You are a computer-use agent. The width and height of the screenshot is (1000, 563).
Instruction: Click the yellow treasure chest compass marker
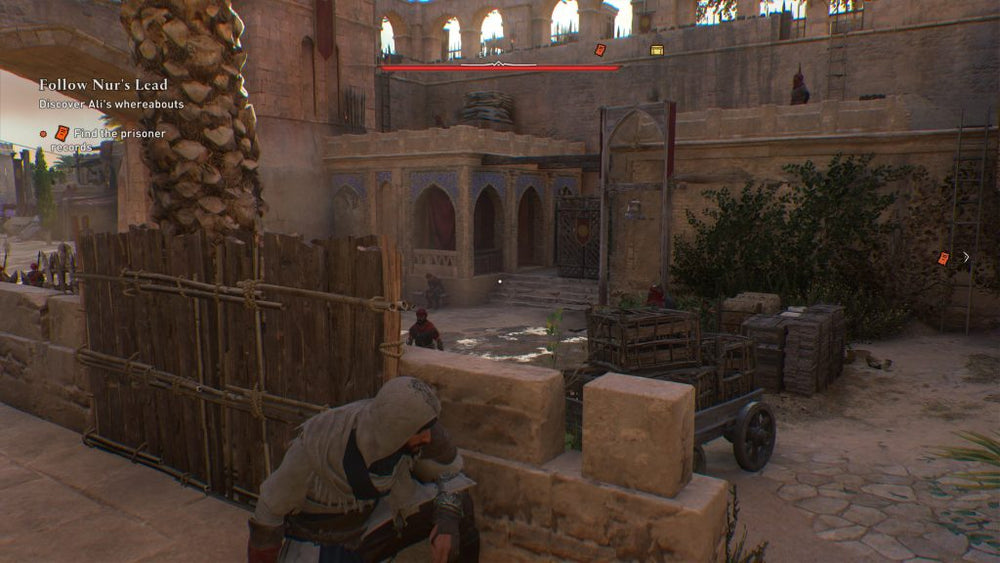[657, 50]
